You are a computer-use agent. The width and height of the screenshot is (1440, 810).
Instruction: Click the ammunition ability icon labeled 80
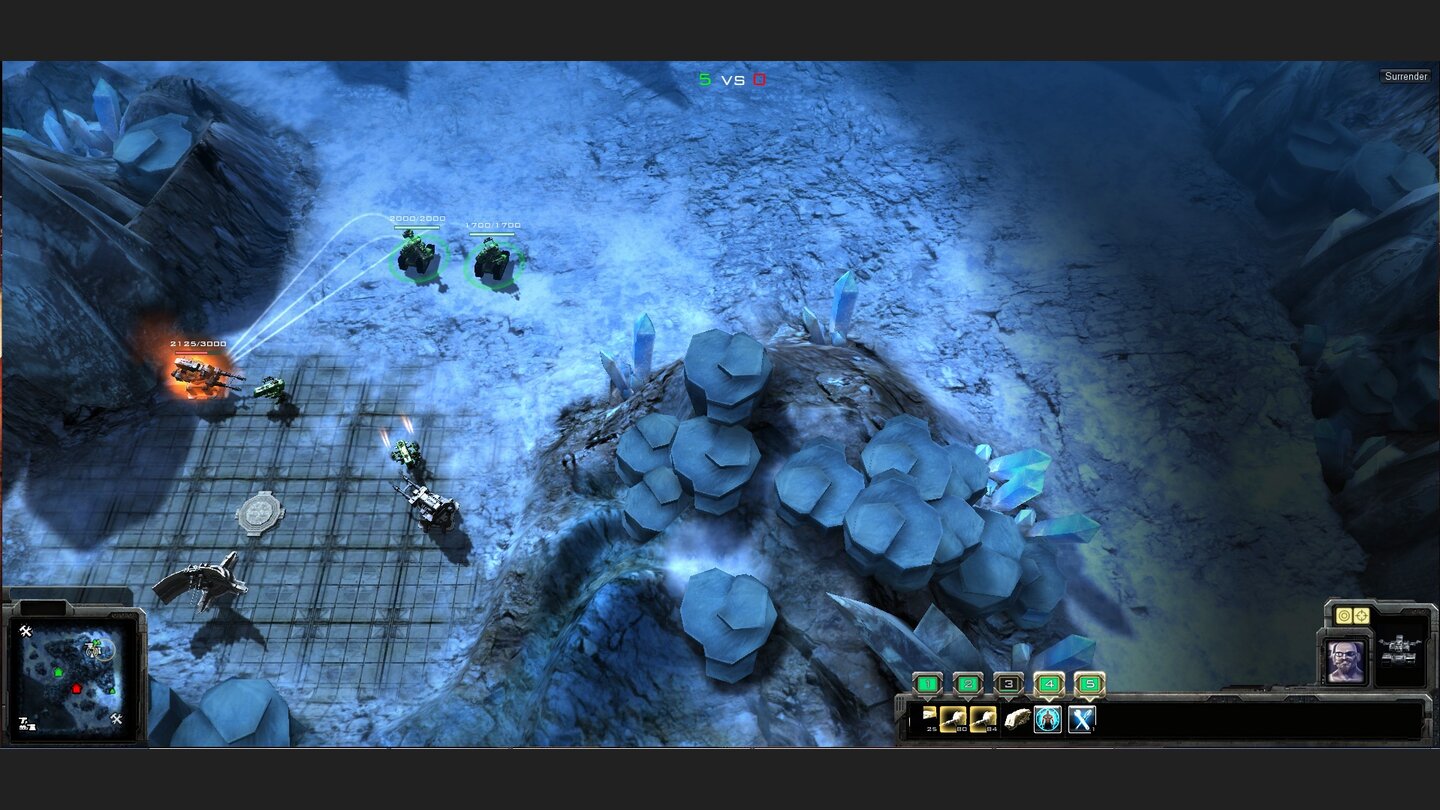click(x=952, y=718)
